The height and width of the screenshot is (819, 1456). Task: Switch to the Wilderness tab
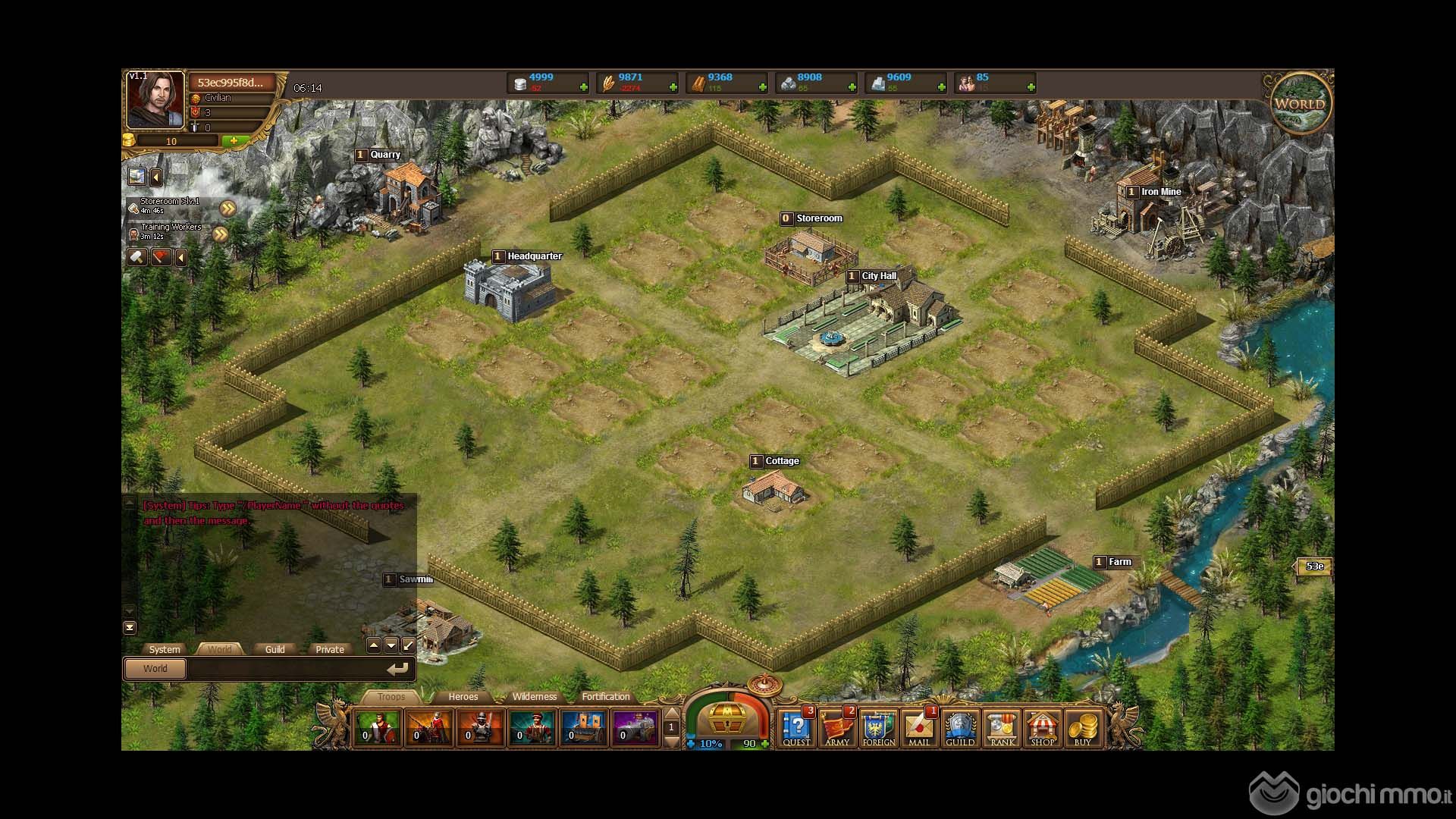click(534, 697)
